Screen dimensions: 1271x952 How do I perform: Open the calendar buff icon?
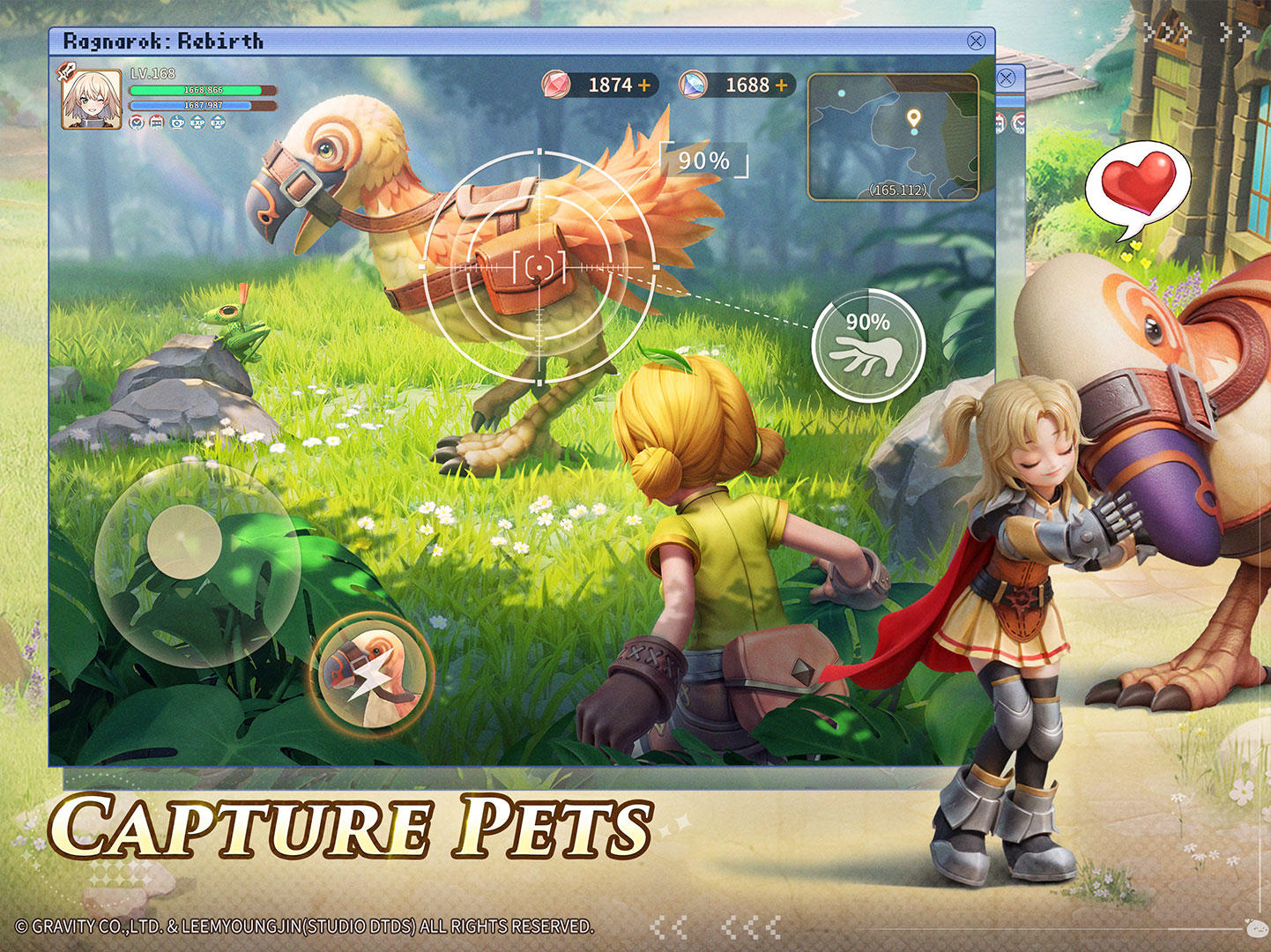click(155, 123)
